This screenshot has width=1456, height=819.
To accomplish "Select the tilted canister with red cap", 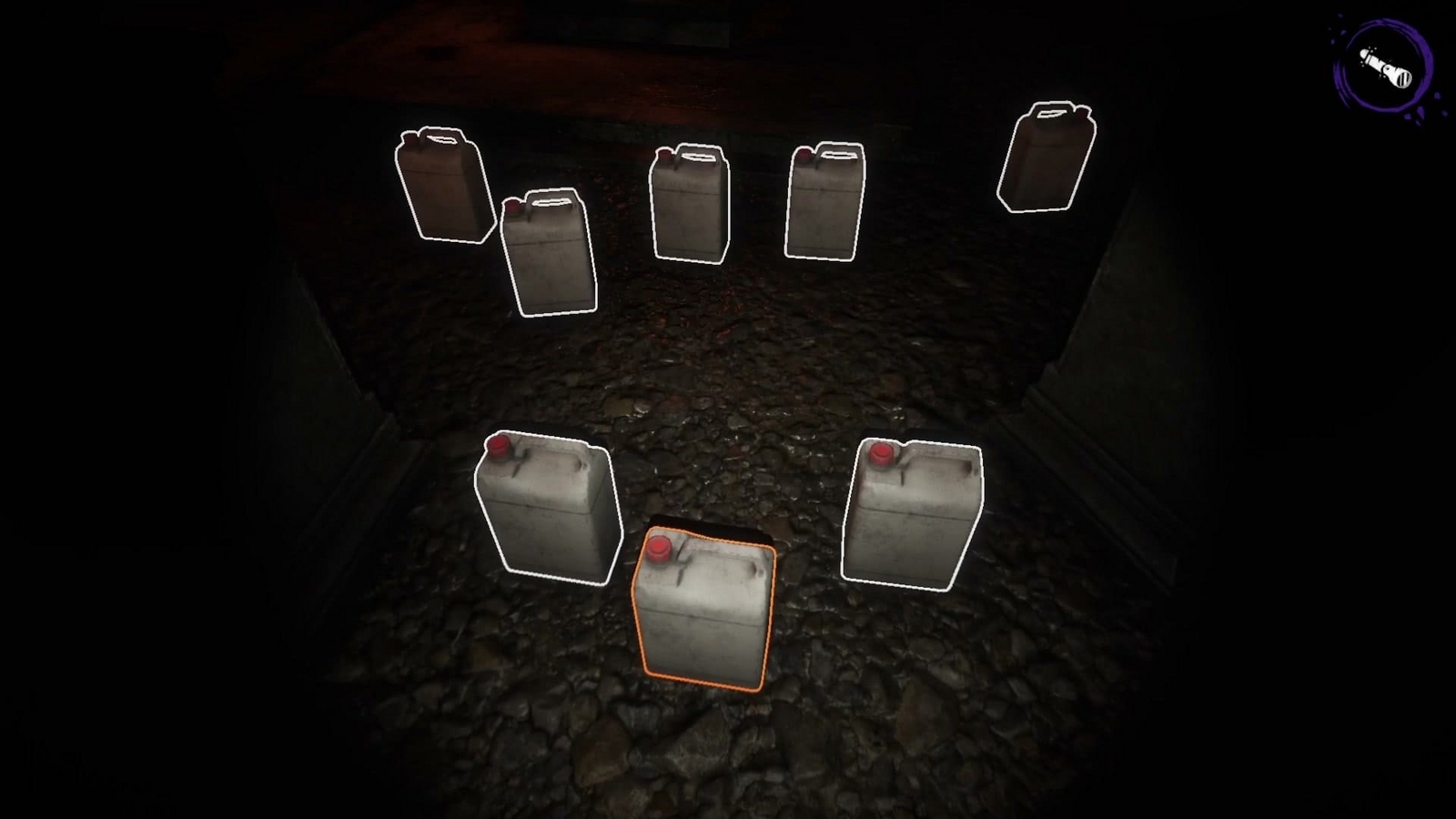I will [546, 255].
